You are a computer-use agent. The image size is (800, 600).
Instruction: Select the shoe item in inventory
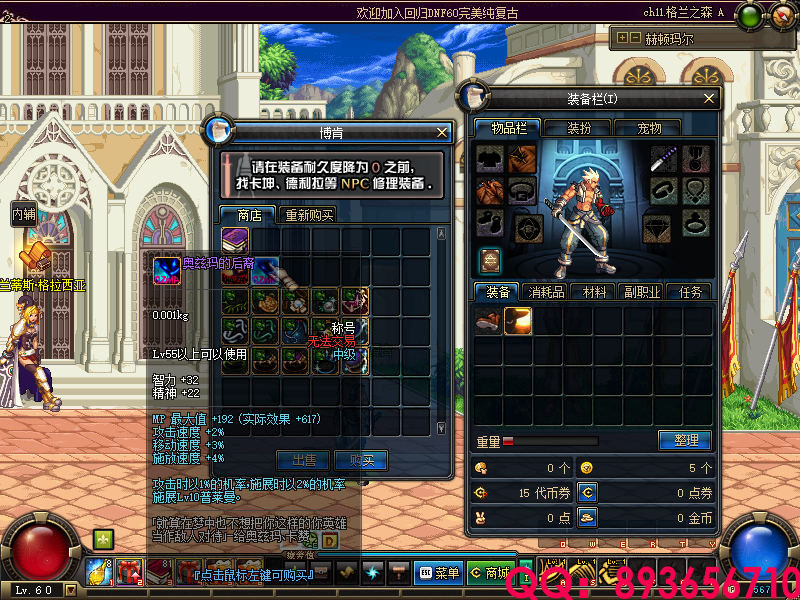point(489,320)
